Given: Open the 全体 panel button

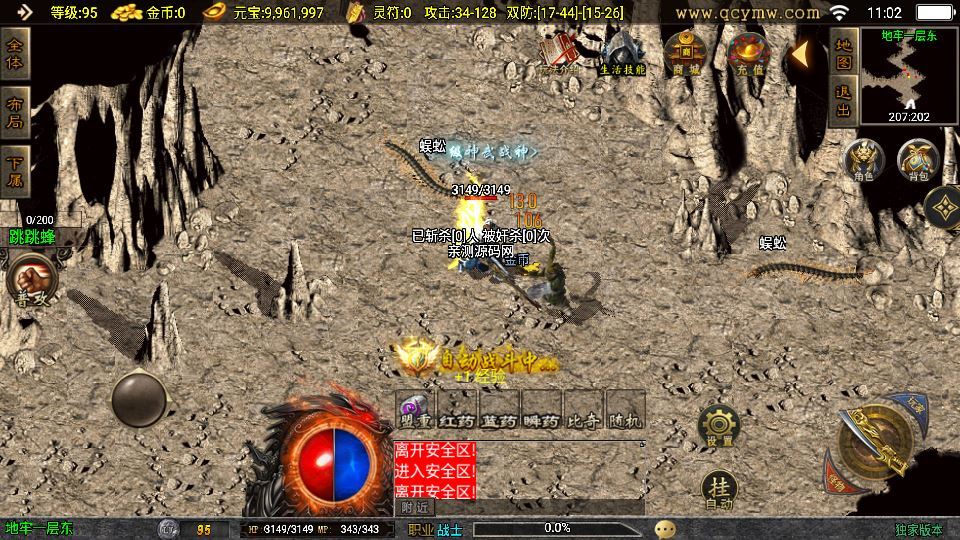Looking at the screenshot, I should [x=15, y=55].
